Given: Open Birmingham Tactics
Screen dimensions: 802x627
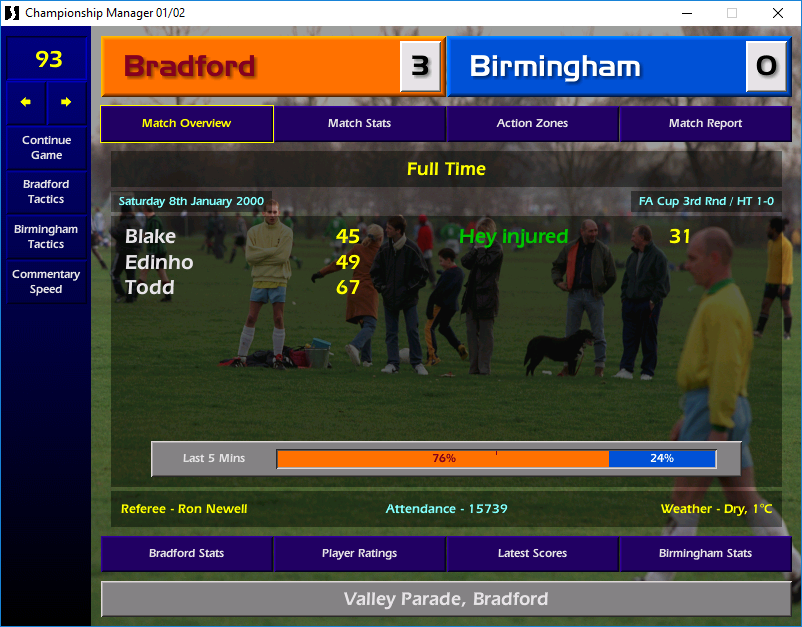Looking at the screenshot, I should pos(46,237).
